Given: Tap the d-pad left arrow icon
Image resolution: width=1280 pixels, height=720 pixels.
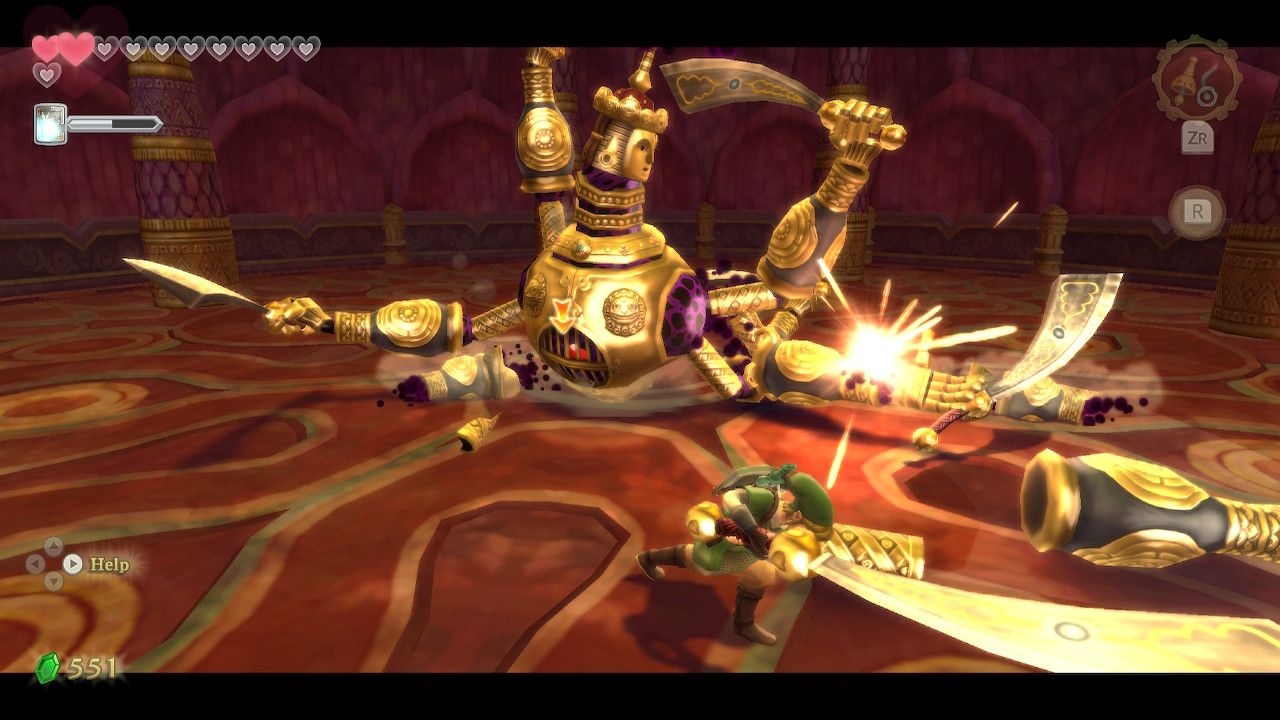Looking at the screenshot, I should pos(35,563).
